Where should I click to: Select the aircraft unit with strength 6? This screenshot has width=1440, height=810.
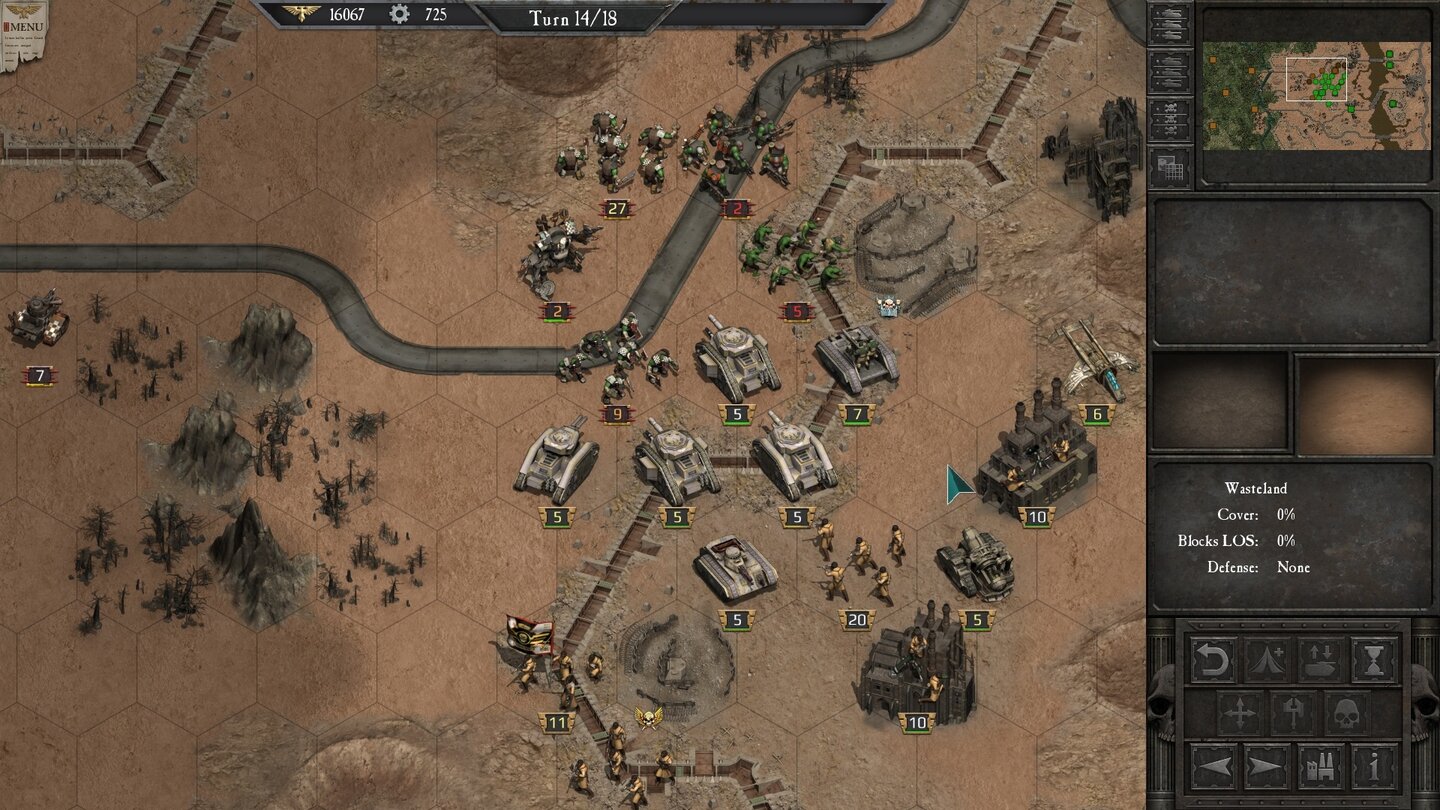tap(1097, 362)
